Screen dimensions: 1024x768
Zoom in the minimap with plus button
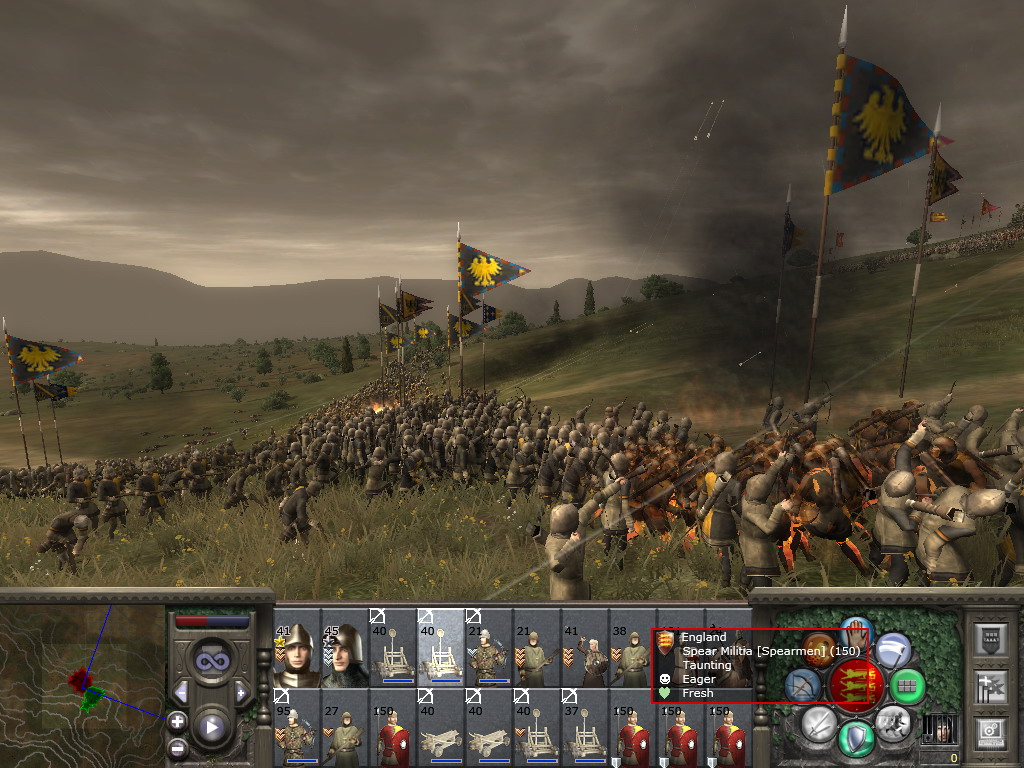click(x=177, y=720)
